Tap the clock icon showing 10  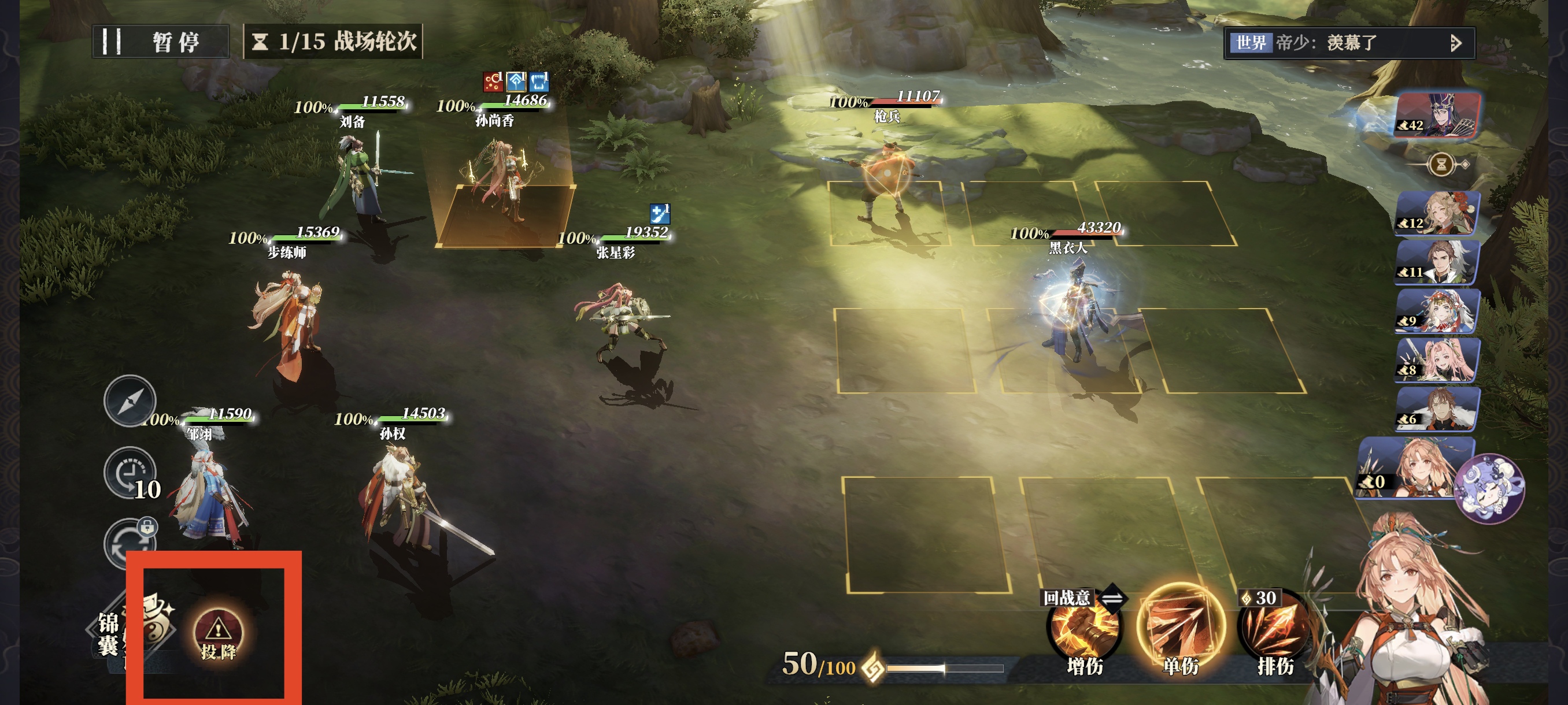(130, 474)
